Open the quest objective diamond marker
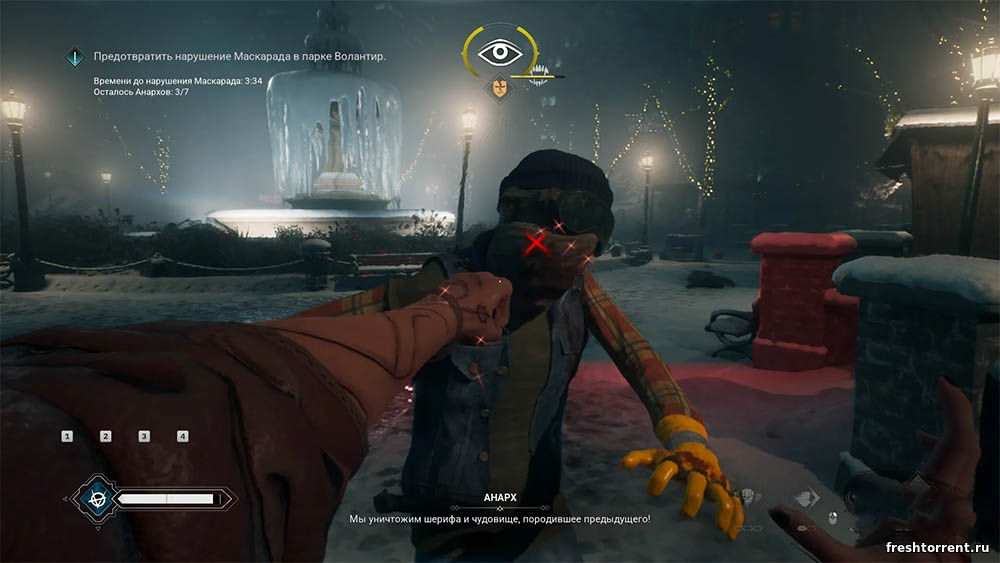 (75, 58)
